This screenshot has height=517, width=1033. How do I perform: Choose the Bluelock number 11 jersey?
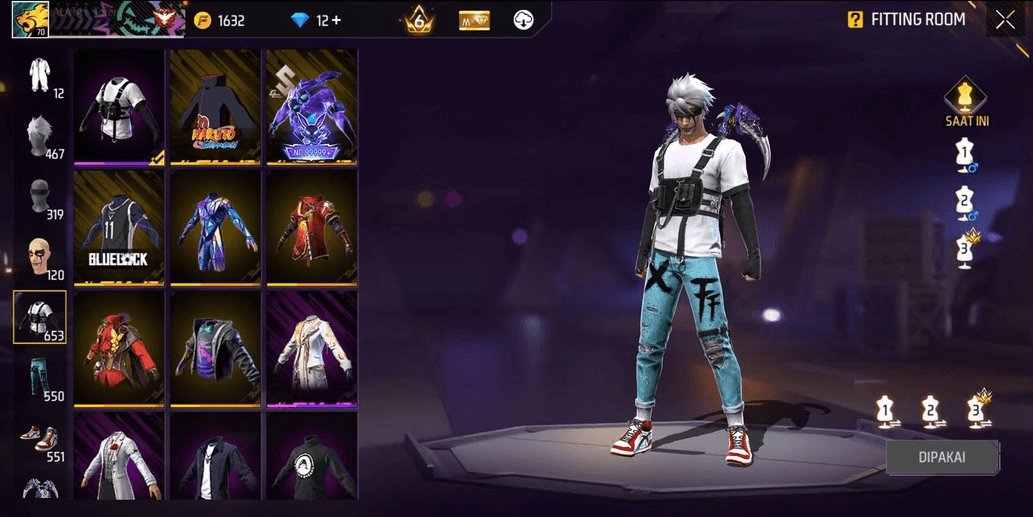click(119, 228)
